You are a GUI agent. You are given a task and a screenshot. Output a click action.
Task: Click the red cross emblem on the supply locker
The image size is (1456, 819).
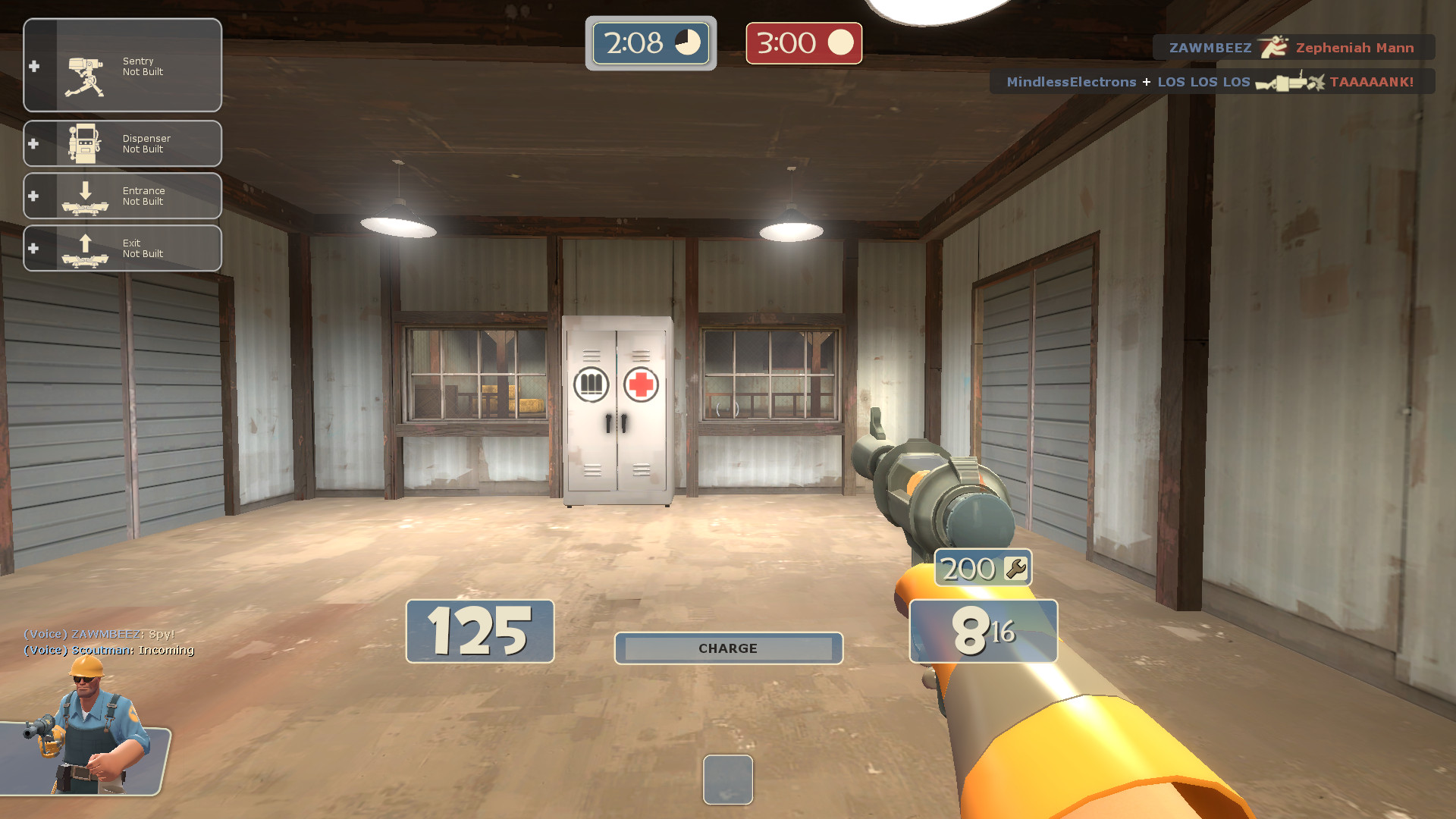[x=639, y=384]
